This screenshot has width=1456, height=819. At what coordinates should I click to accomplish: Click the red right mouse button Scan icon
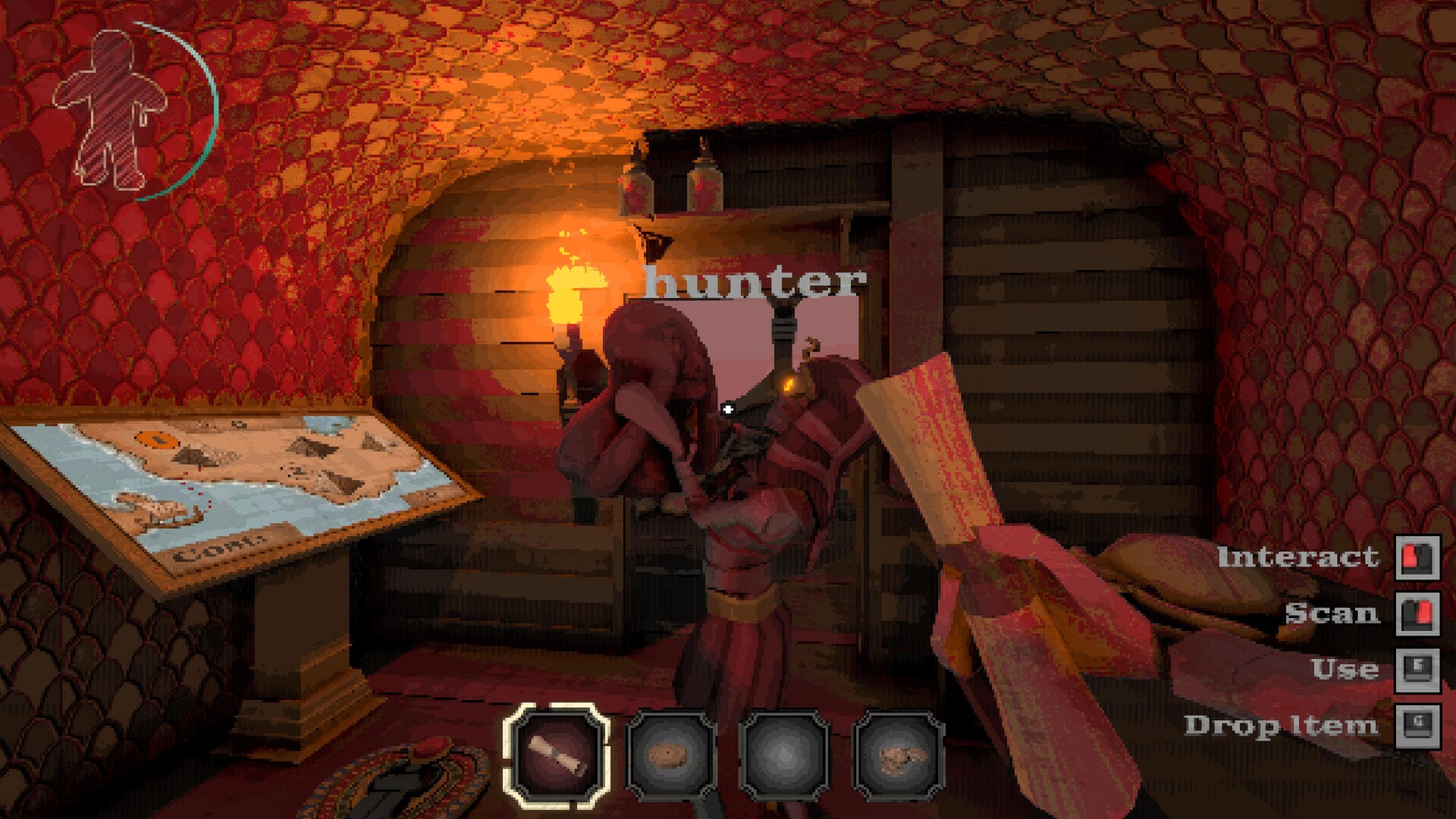tap(1417, 614)
